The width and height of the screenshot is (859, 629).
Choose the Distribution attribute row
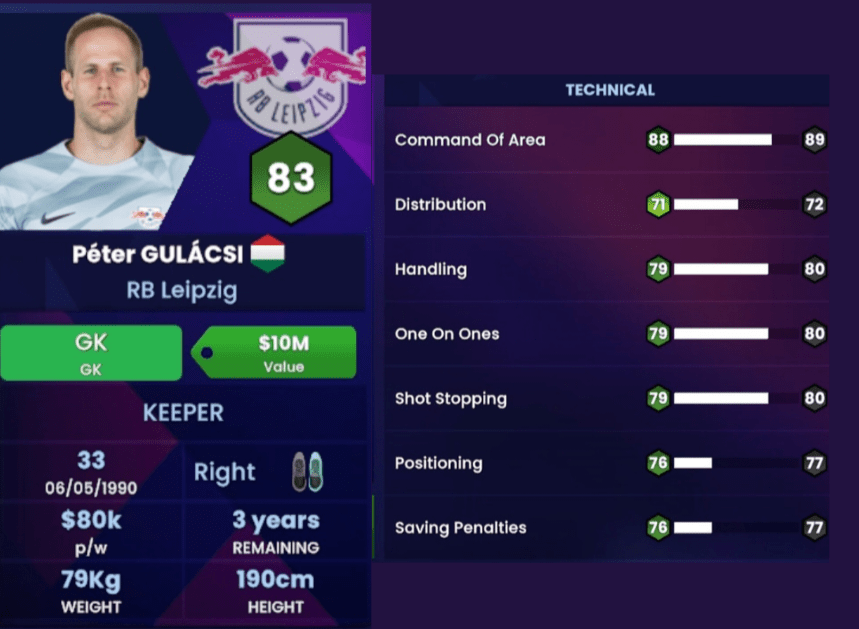(x=608, y=205)
